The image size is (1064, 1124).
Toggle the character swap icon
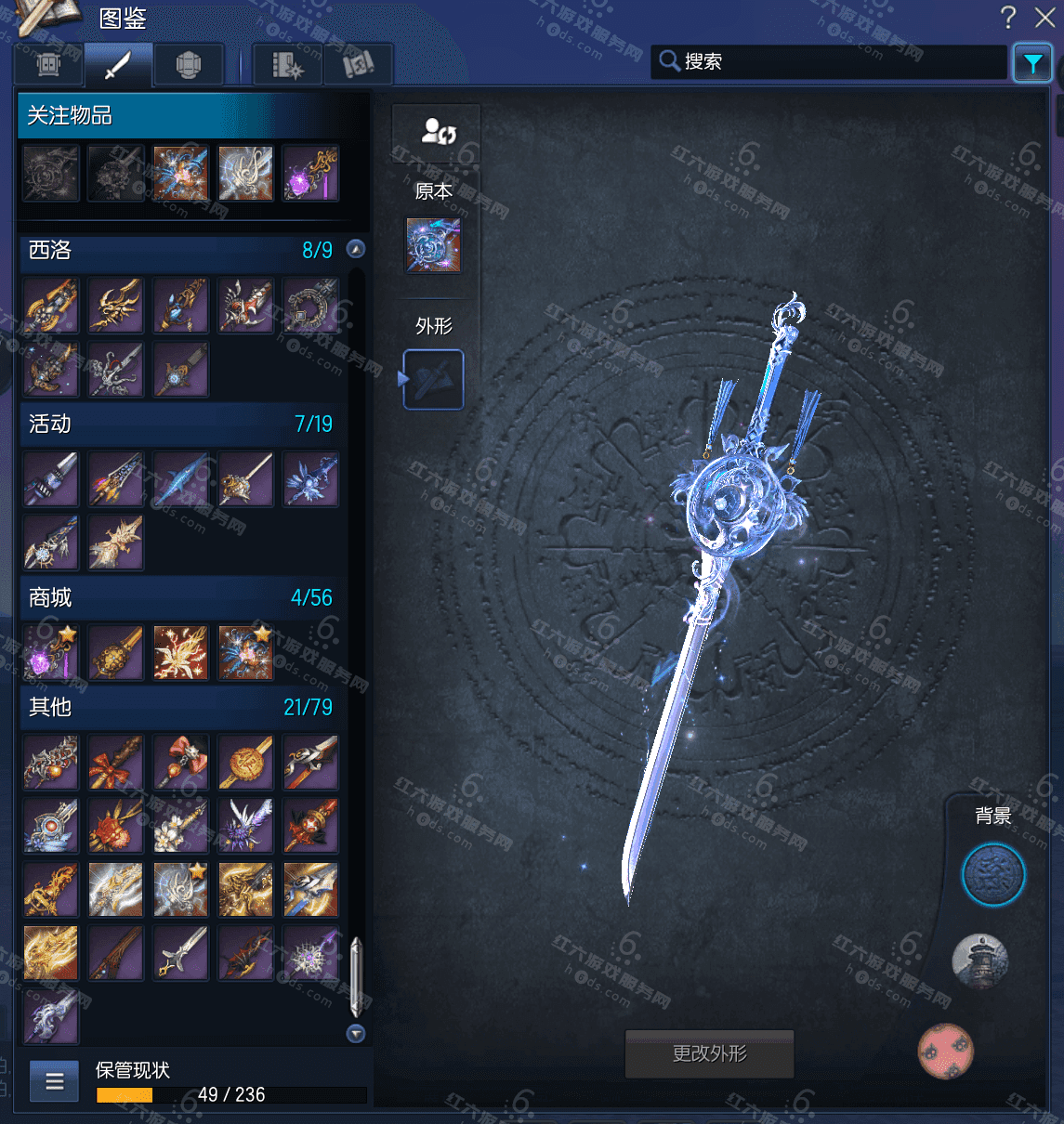tap(437, 132)
